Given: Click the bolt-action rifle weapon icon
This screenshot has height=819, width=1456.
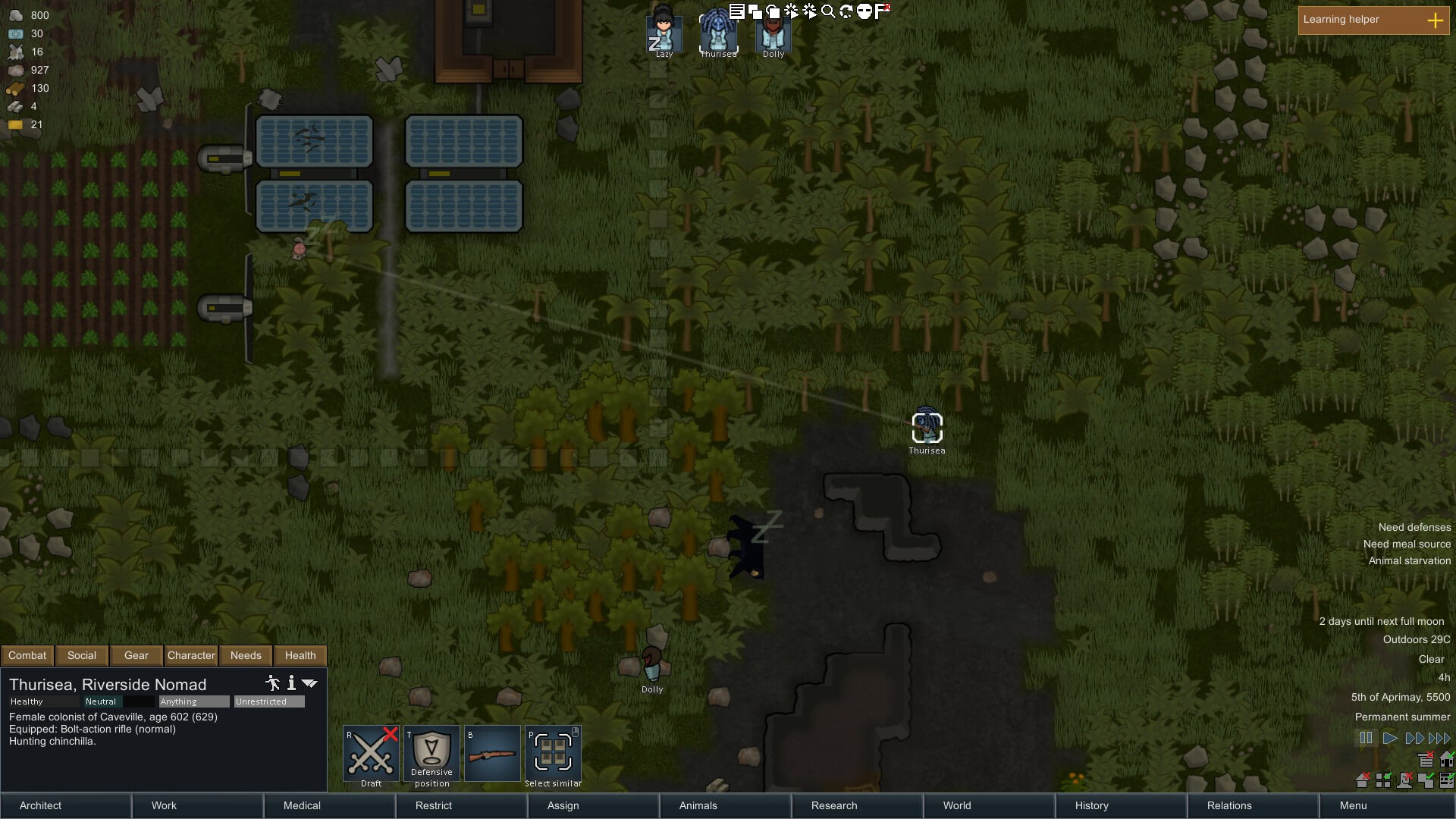Looking at the screenshot, I should (x=492, y=754).
